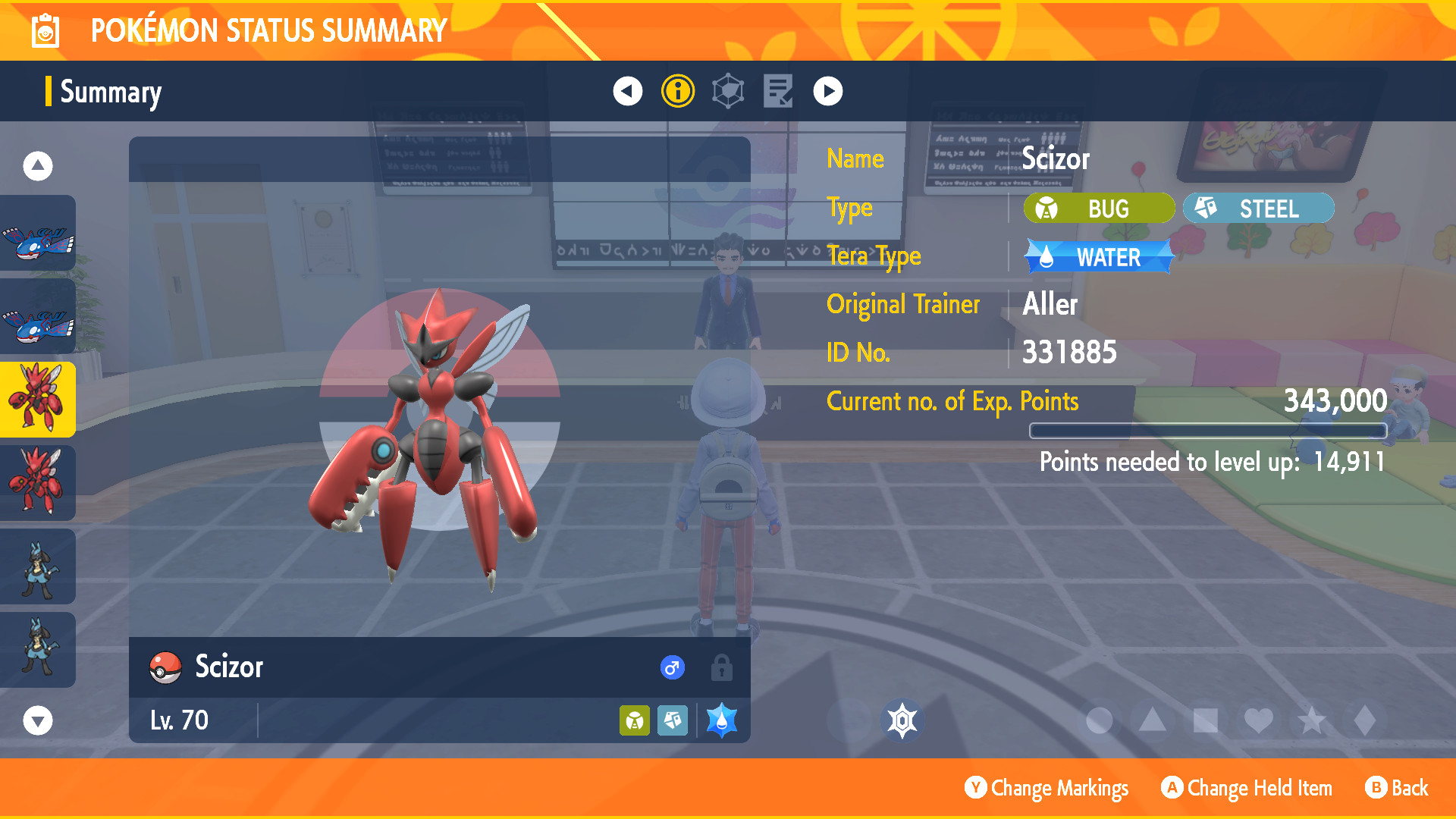
Task: Open the Pokémon info summary page
Action: 676,90
